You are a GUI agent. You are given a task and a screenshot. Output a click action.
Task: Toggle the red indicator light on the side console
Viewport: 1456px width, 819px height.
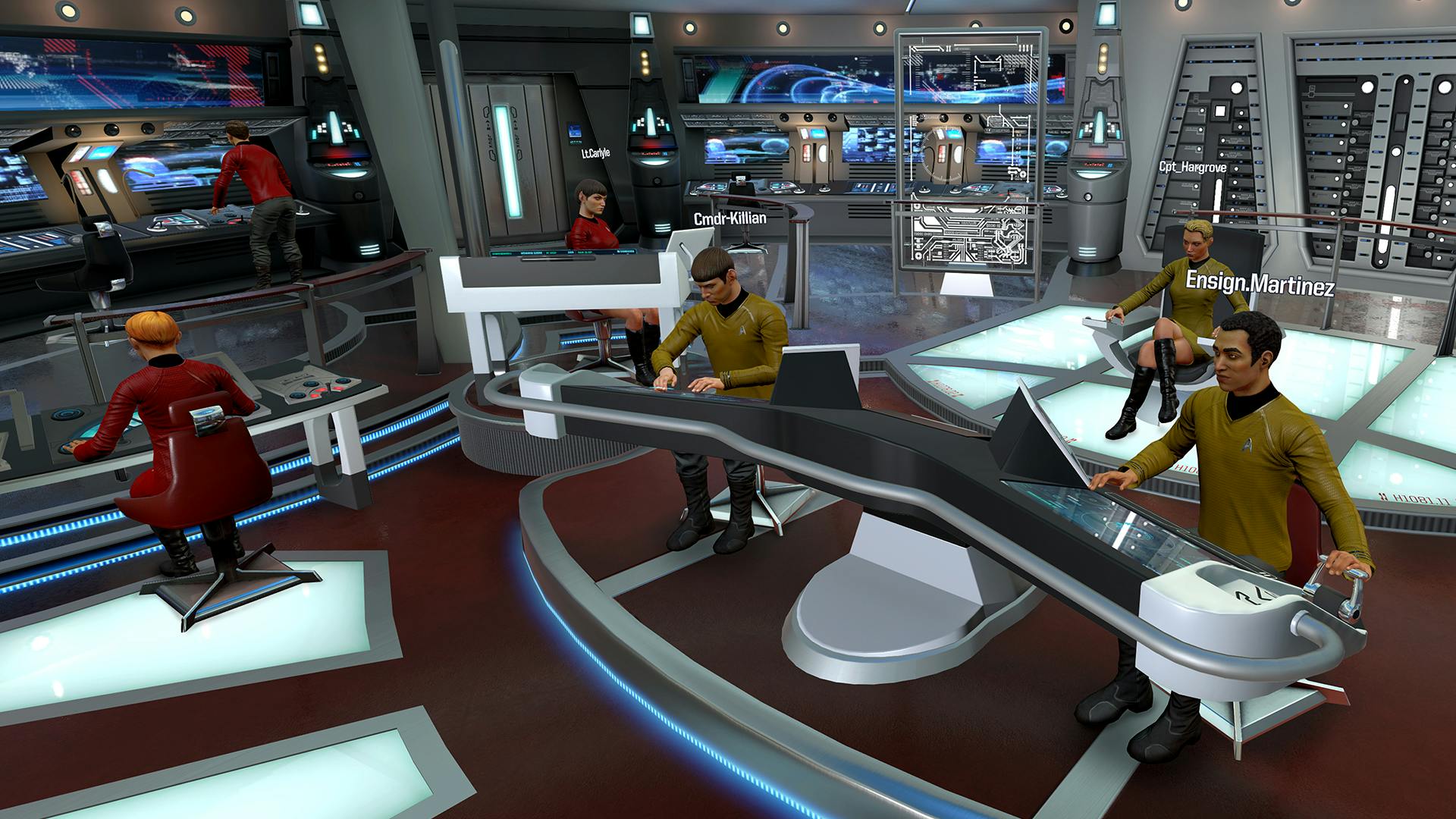pyautogui.click(x=321, y=391)
